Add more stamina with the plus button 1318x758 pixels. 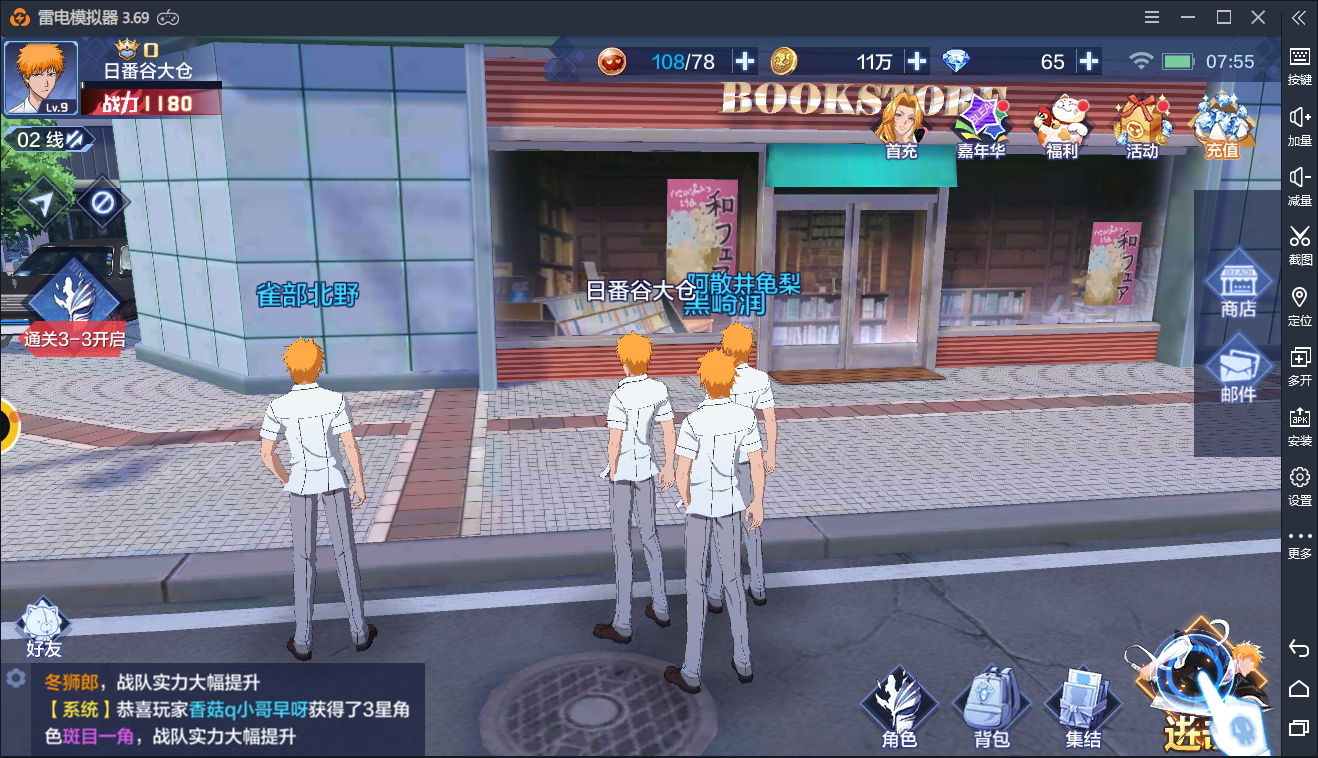click(745, 61)
